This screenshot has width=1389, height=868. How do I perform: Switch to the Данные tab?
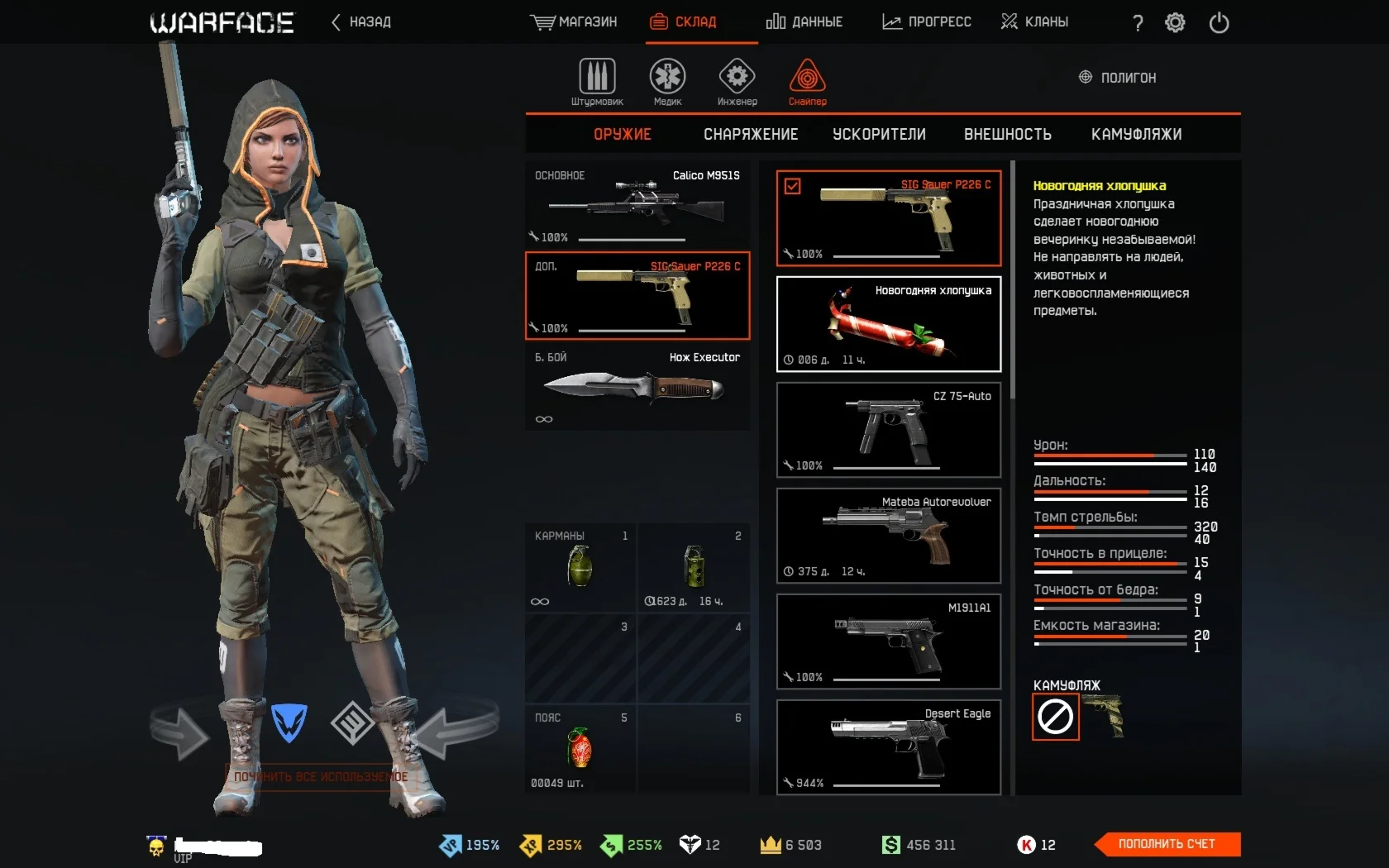pyautogui.click(x=804, y=21)
